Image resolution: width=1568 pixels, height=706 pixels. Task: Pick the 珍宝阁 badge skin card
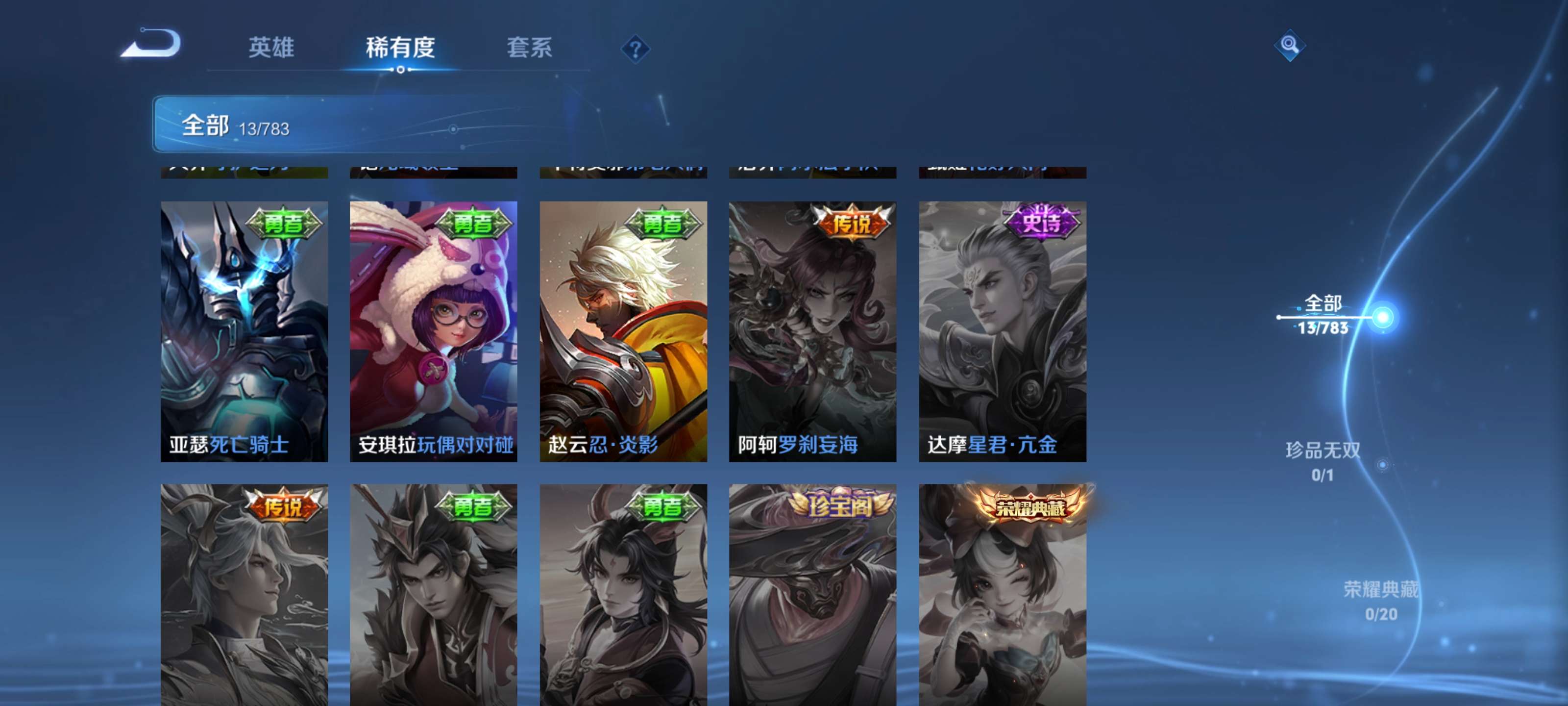[x=812, y=594]
